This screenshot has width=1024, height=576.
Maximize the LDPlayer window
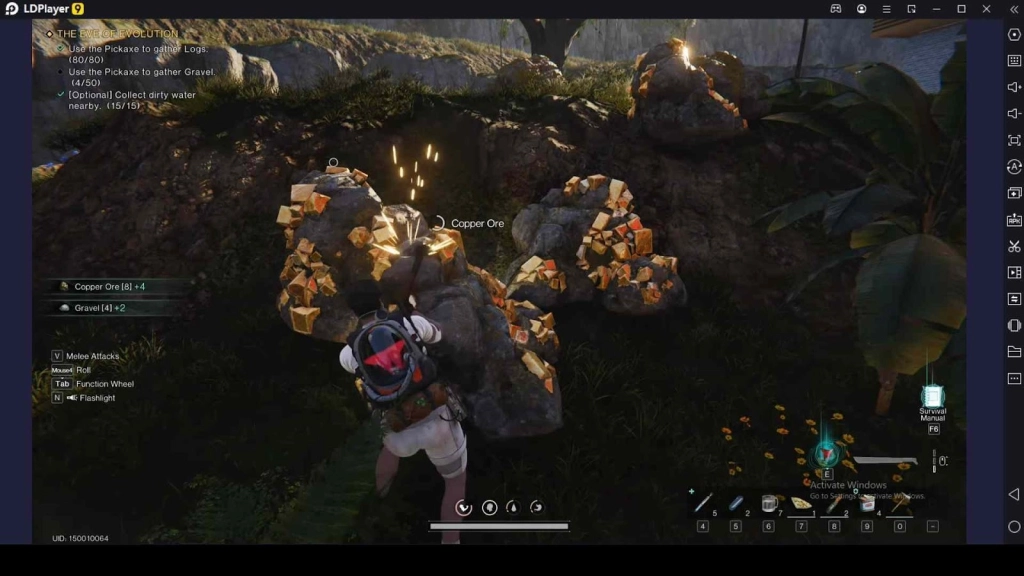tap(961, 9)
